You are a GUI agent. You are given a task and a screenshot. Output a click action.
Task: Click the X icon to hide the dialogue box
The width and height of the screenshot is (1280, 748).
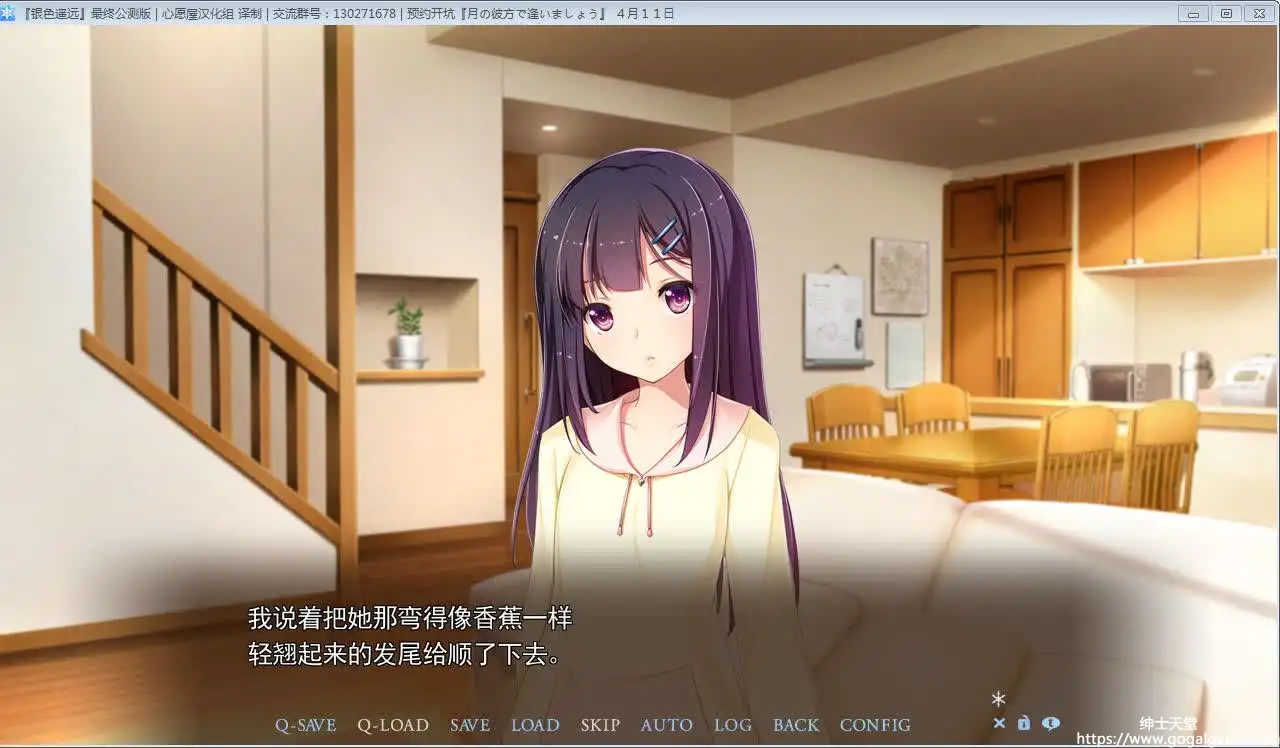pos(999,723)
